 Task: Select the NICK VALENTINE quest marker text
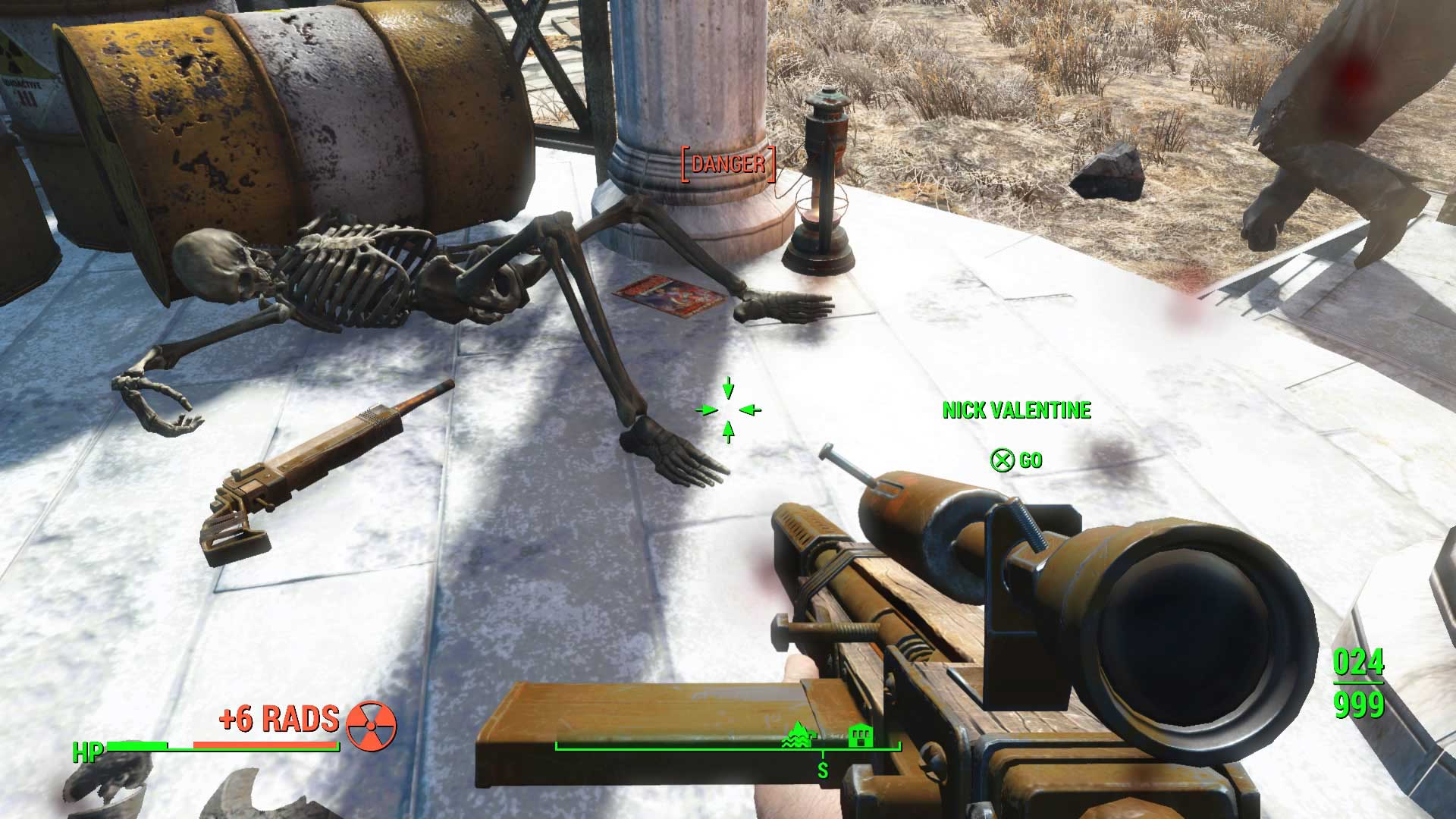[x=1017, y=411]
